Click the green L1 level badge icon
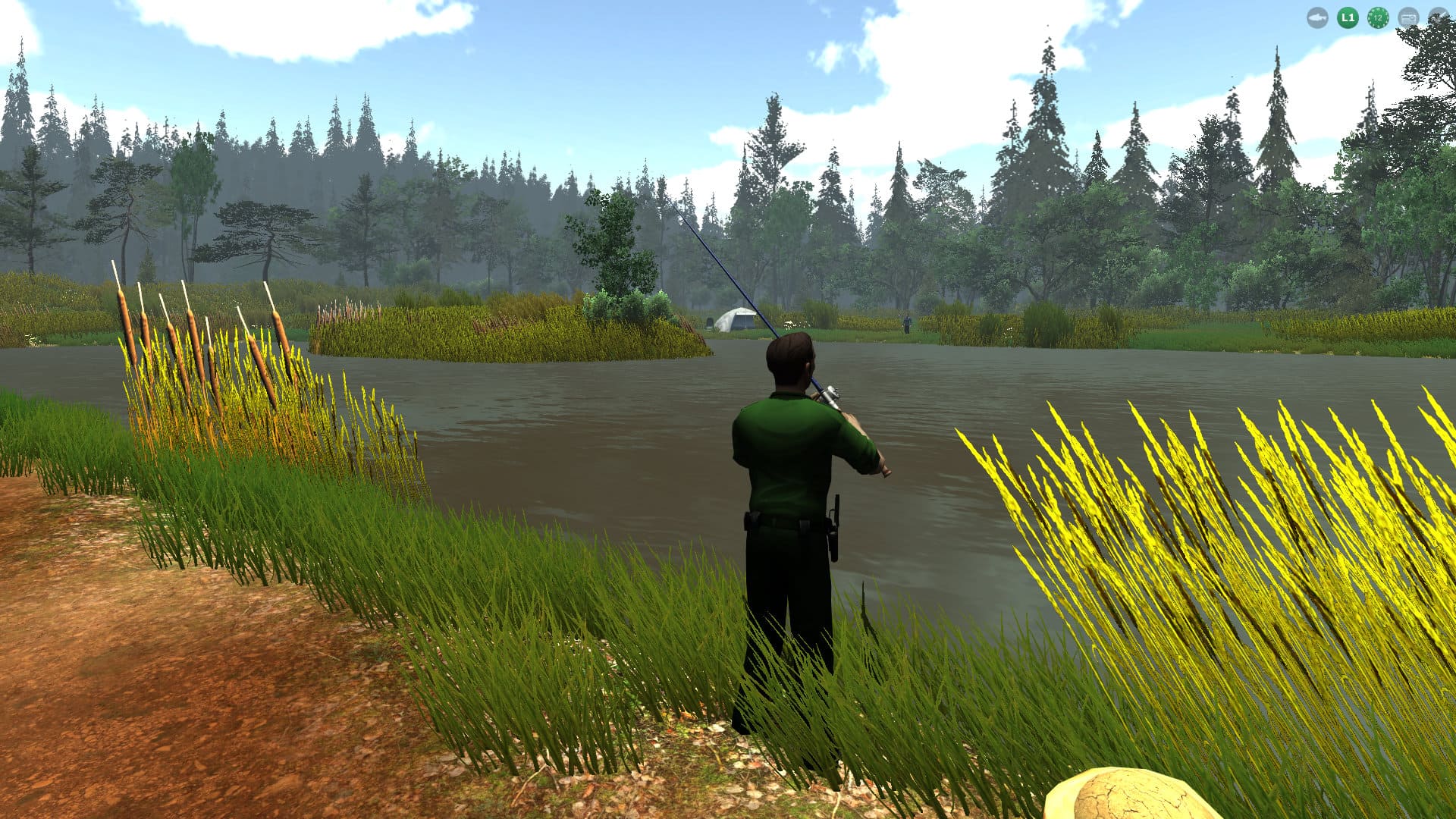 (x=1347, y=17)
